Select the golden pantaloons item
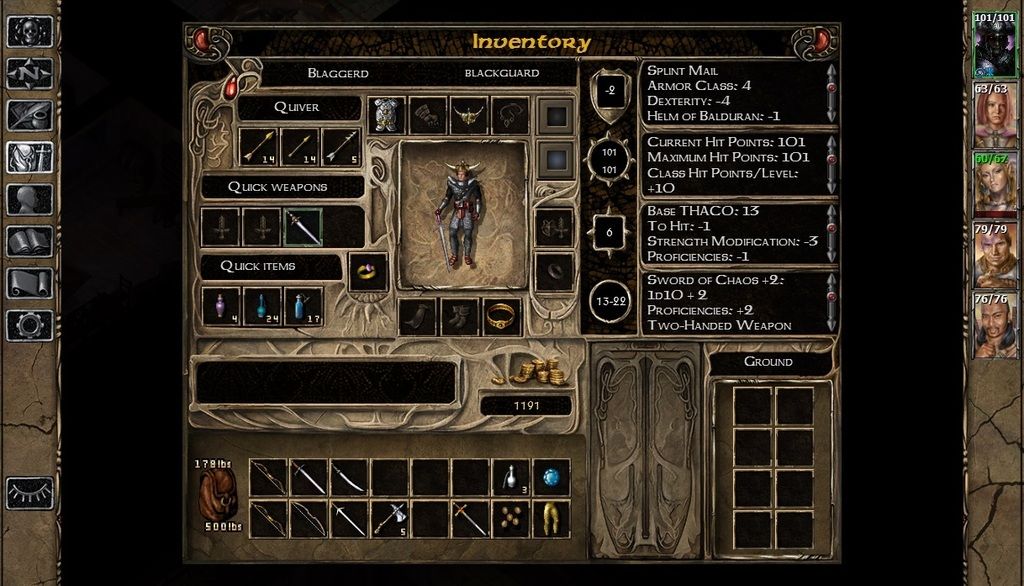Screen dimensions: 1024x586 point(551,519)
